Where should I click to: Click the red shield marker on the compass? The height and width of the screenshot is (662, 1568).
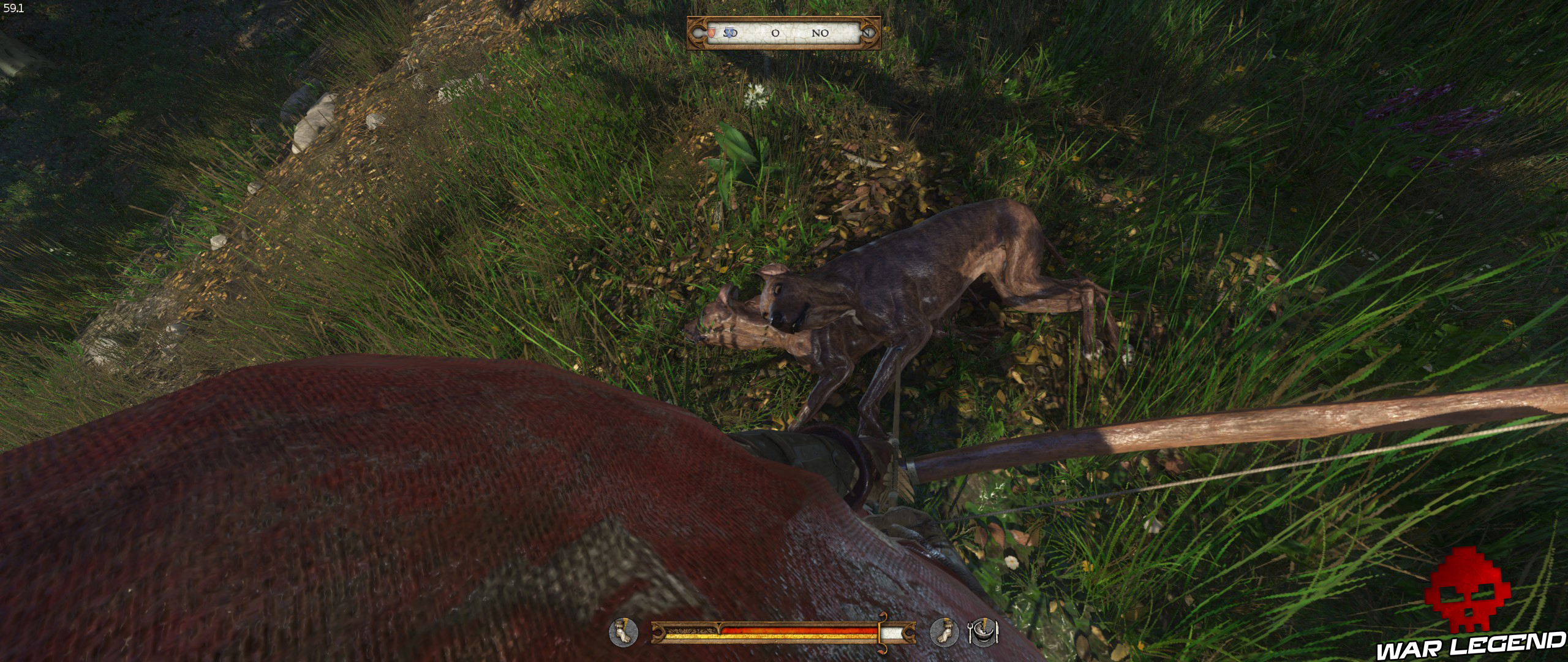pos(712,33)
